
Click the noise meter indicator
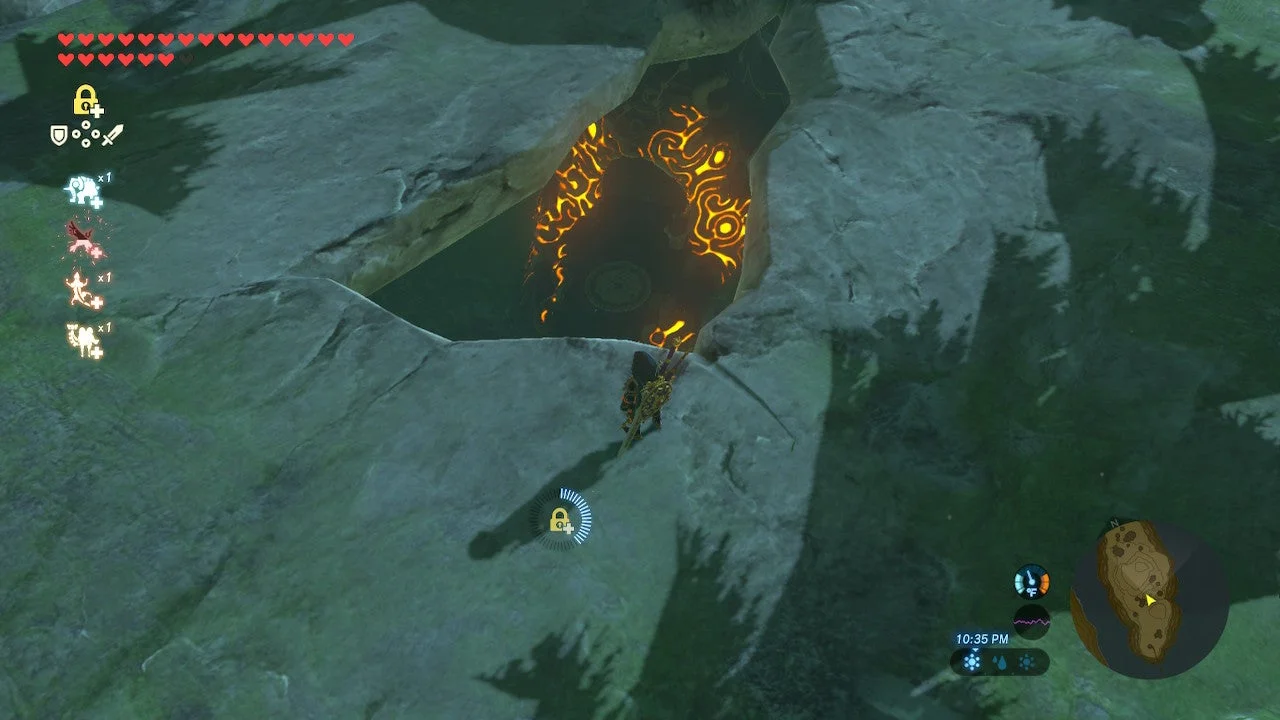[1031, 620]
